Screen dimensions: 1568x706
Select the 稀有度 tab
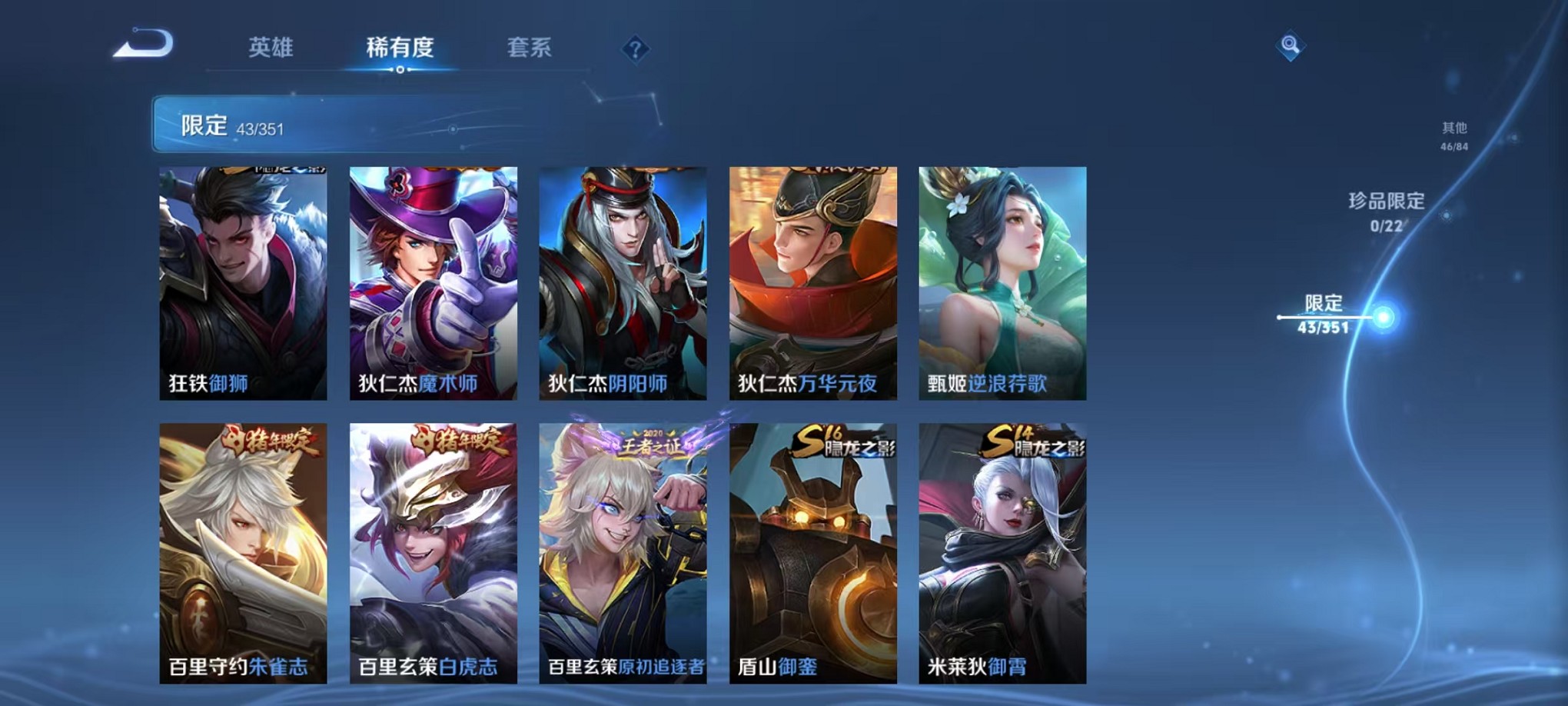[398, 48]
